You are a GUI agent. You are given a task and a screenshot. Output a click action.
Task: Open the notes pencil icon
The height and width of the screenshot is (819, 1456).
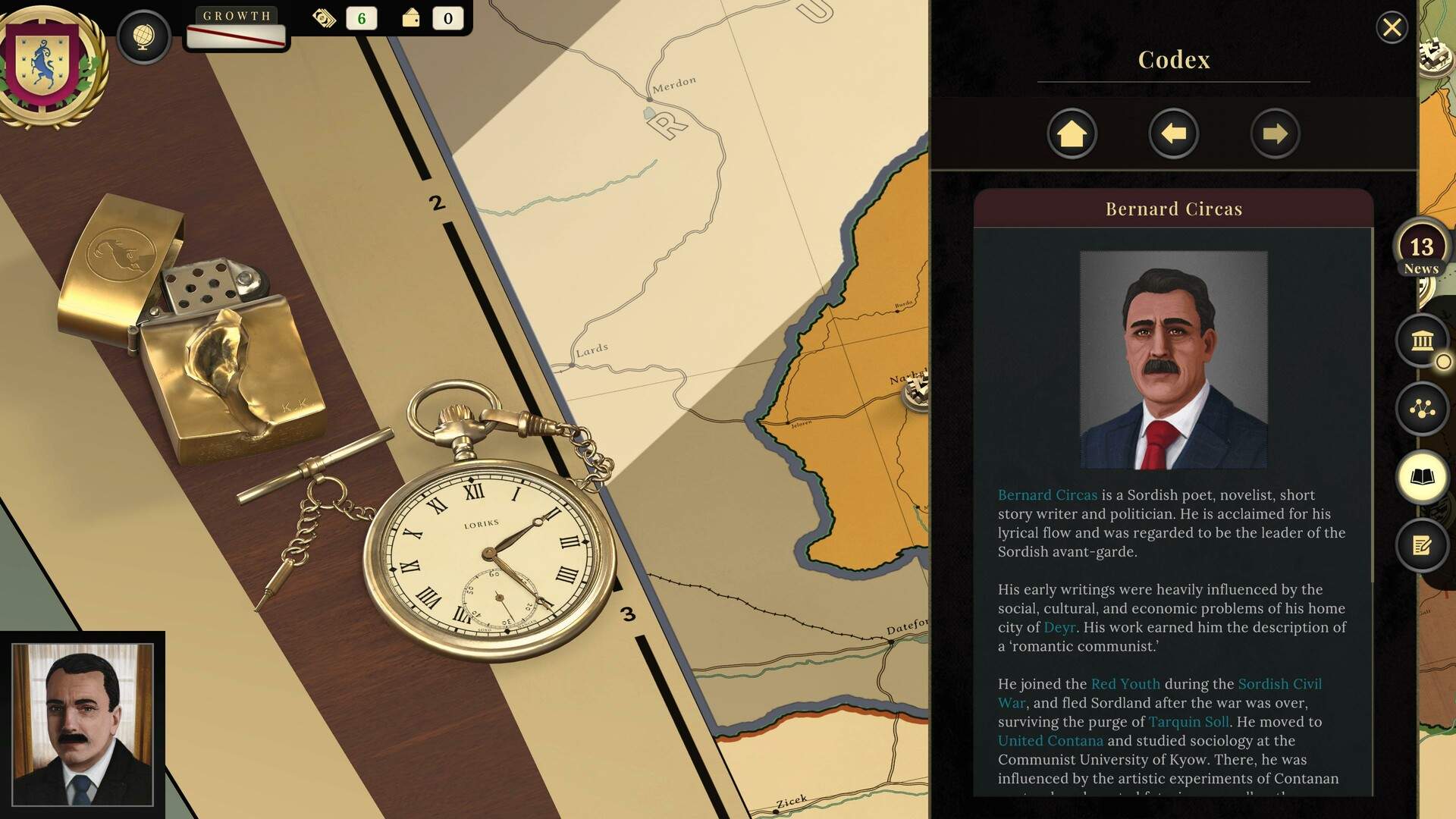click(x=1422, y=544)
